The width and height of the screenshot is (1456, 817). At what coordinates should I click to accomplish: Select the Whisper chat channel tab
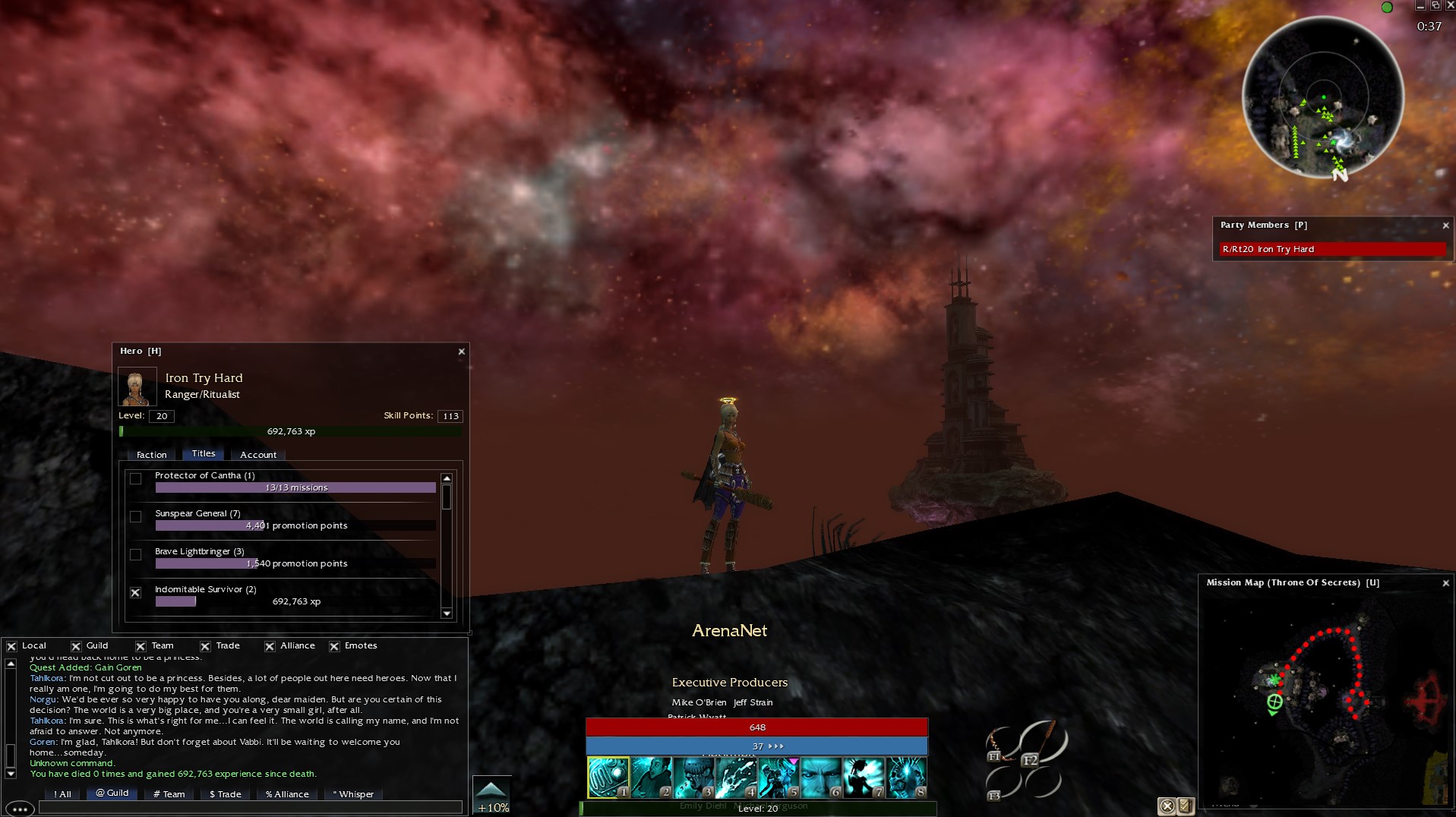354,794
